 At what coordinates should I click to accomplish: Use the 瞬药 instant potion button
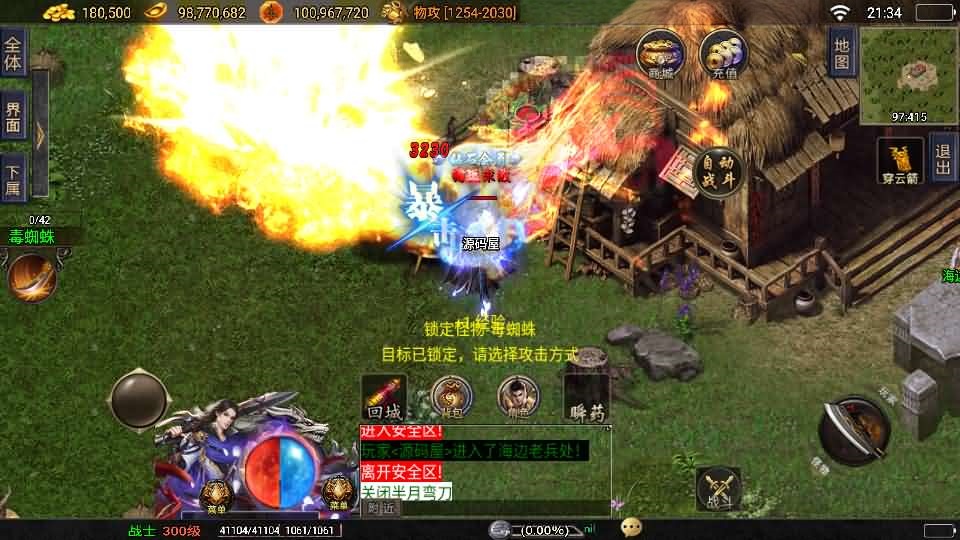(x=586, y=397)
